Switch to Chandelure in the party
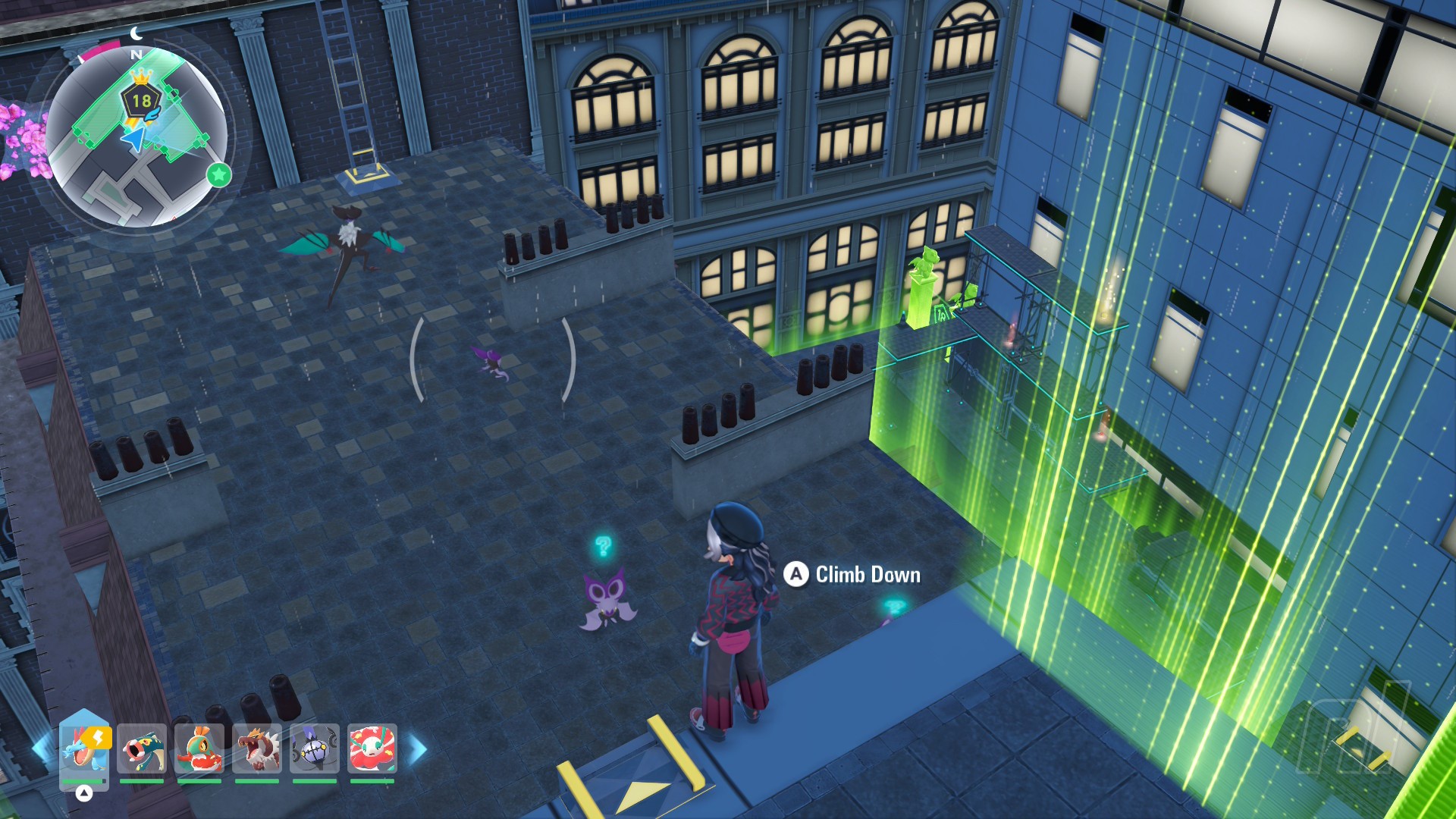 tap(315, 748)
